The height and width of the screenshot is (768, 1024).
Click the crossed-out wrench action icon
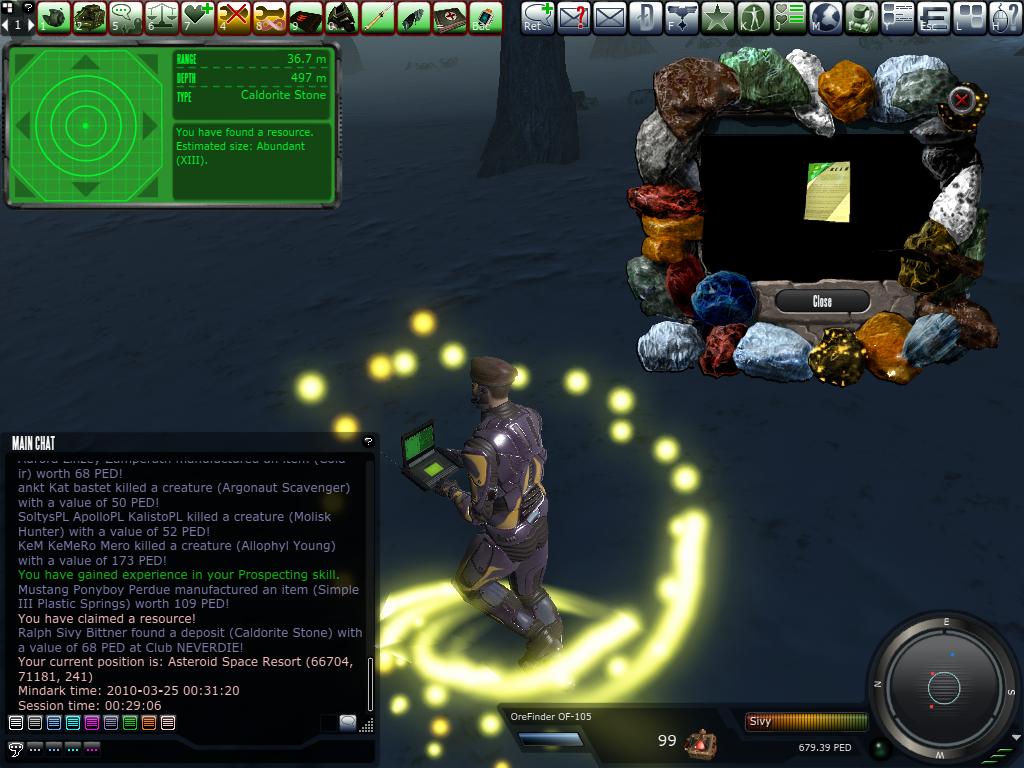pos(233,16)
